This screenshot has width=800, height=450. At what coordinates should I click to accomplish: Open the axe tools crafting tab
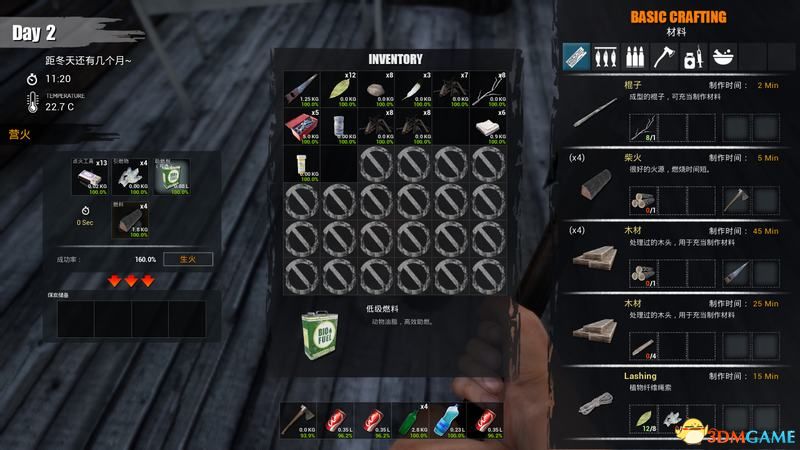pos(661,55)
